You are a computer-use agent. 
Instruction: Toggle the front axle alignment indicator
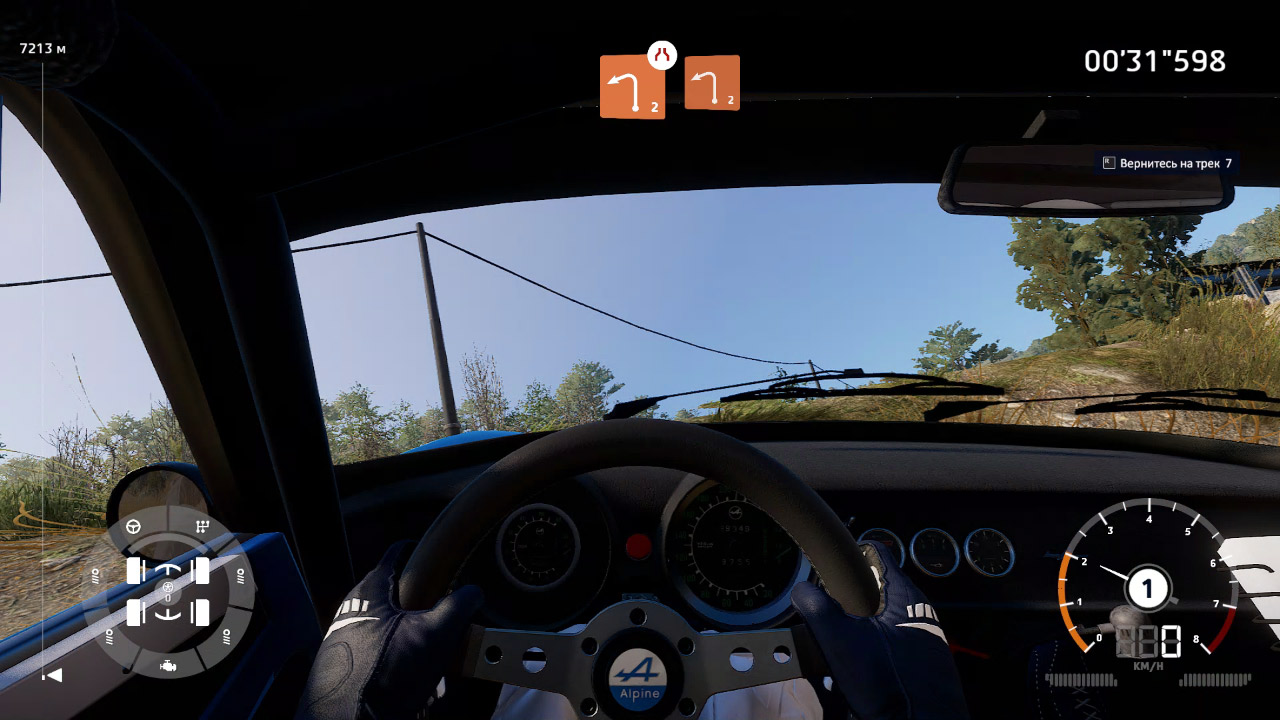click(168, 568)
